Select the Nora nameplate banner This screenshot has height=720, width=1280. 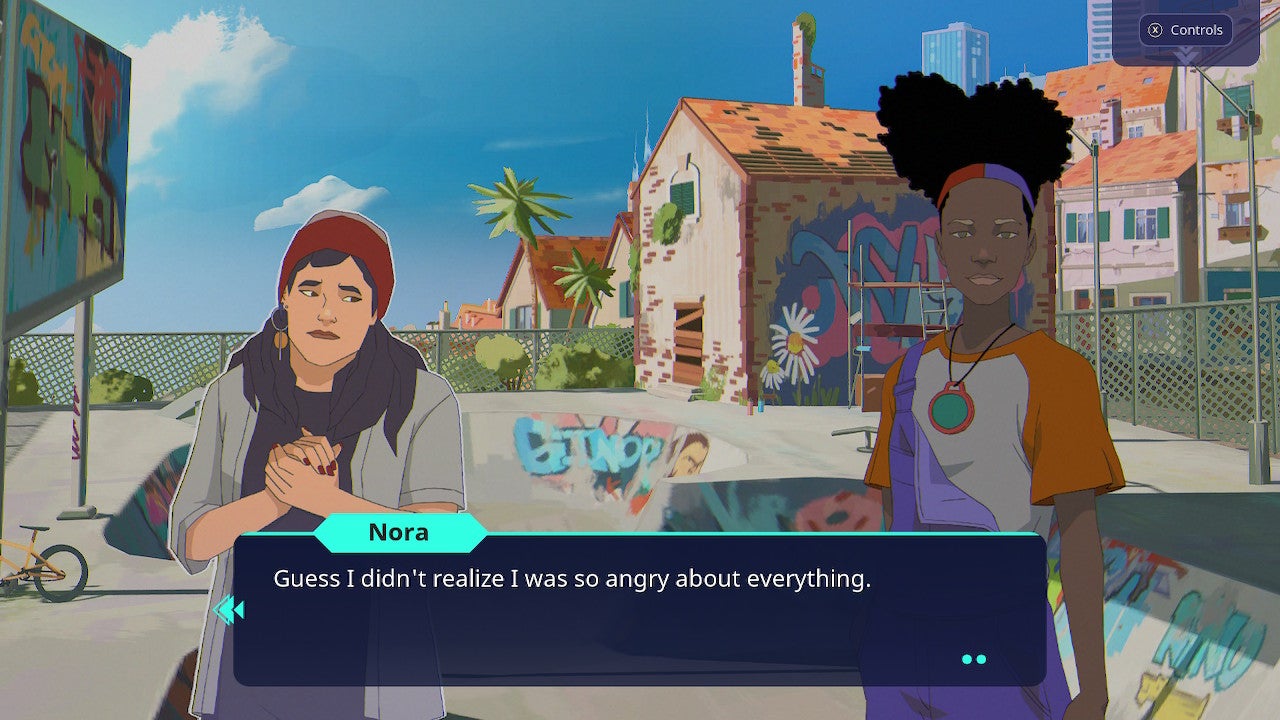click(400, 532)
